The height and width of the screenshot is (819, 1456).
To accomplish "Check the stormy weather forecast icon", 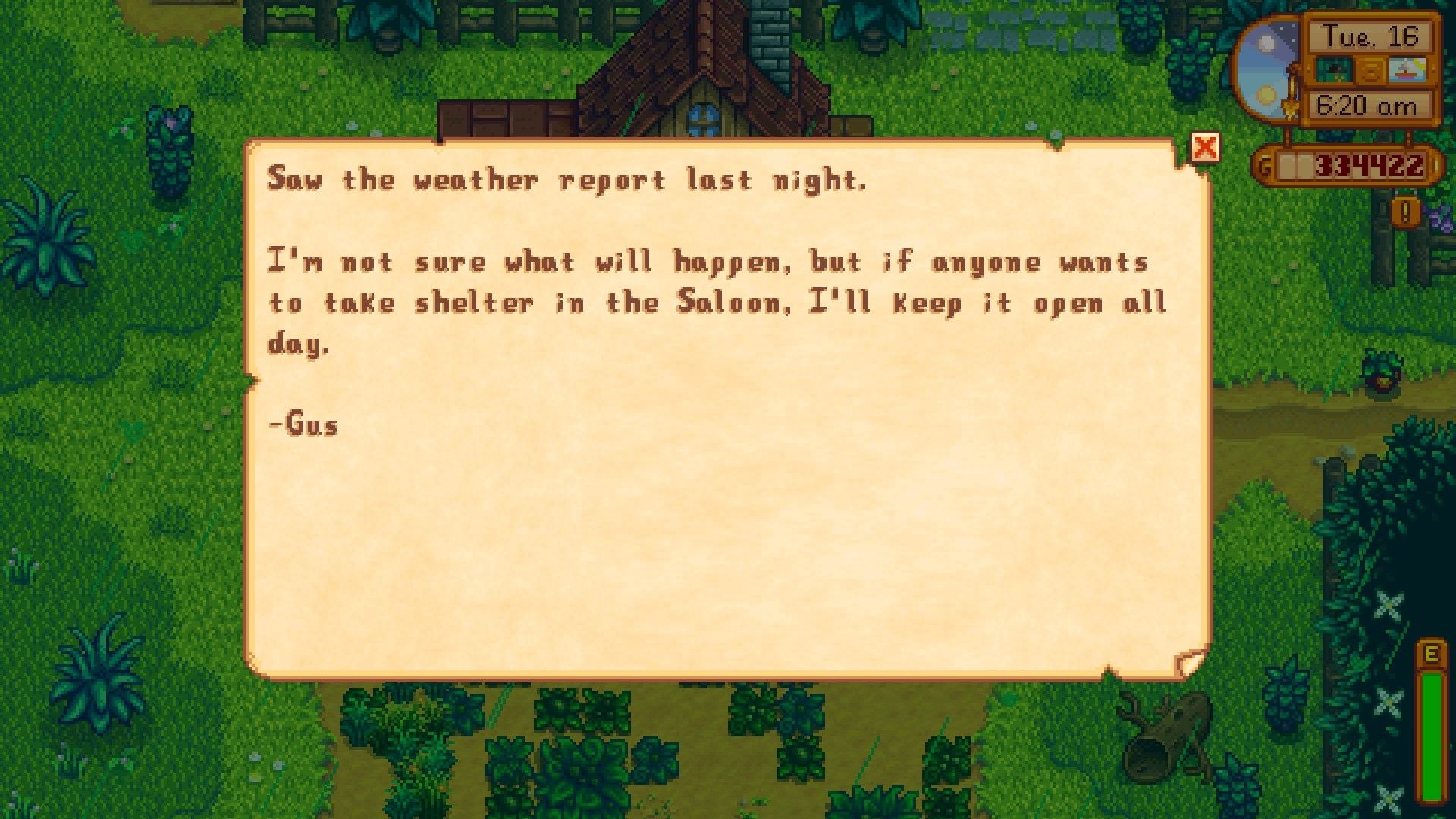I will coord(1407,70).
